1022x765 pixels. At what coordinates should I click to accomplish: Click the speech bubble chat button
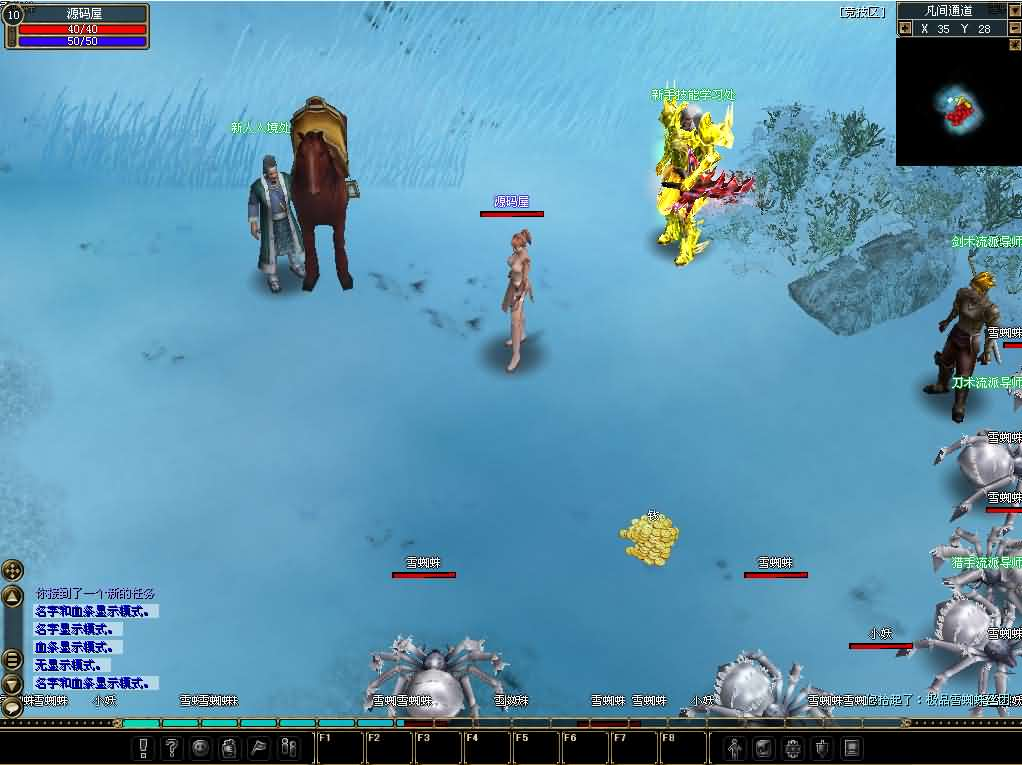pos(12,707)
